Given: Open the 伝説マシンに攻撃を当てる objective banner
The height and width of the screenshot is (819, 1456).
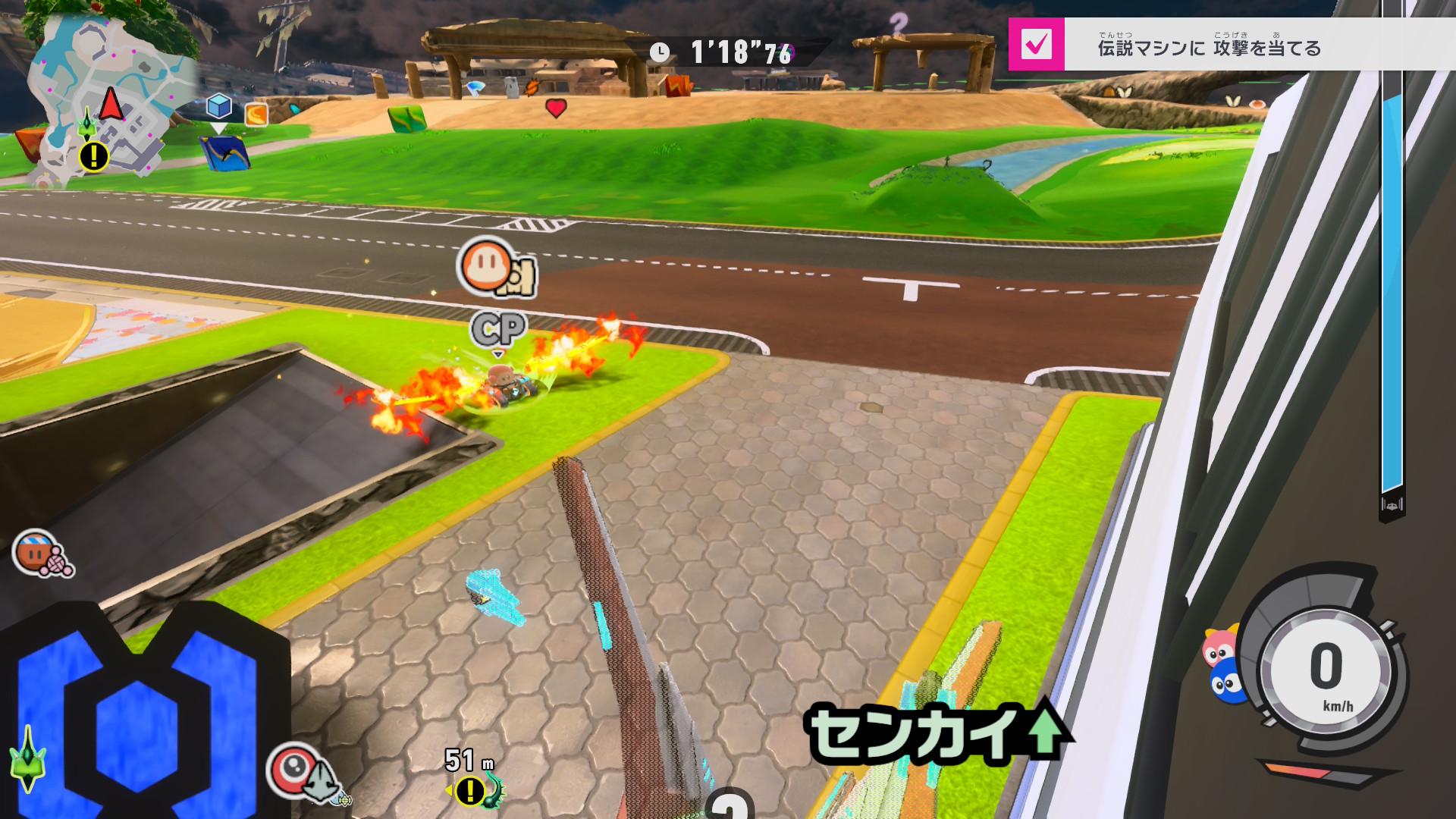Looking at the screenshot, I should (1209, 48).
